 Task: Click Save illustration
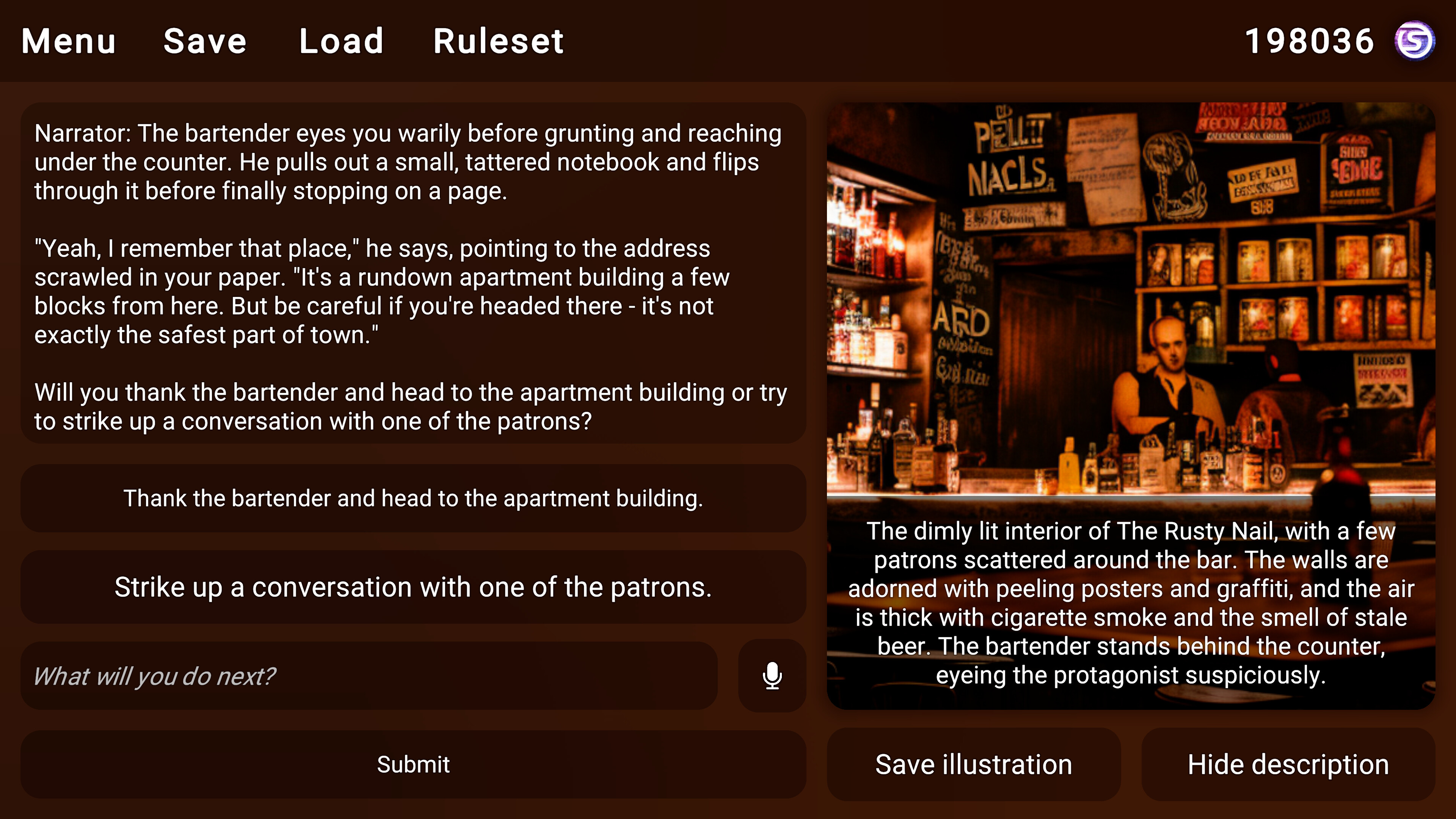(x=973, y=764)
